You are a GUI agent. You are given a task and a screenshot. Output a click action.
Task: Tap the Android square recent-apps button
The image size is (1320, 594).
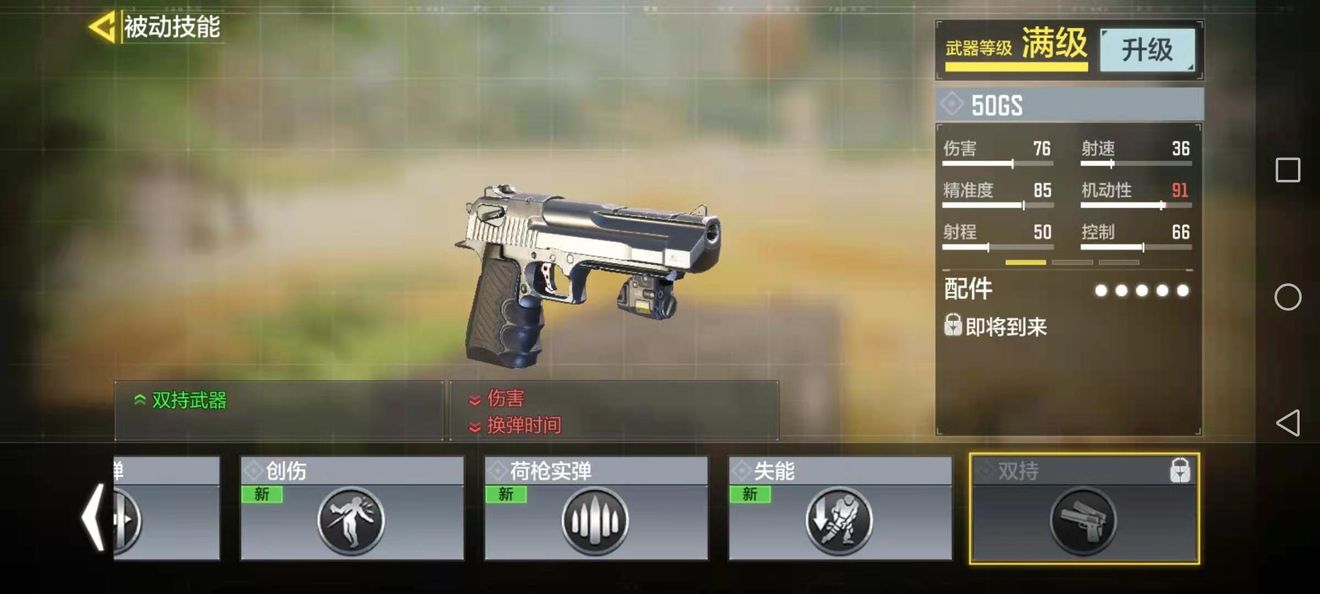pyautogui.click(x=1288, y=170)
